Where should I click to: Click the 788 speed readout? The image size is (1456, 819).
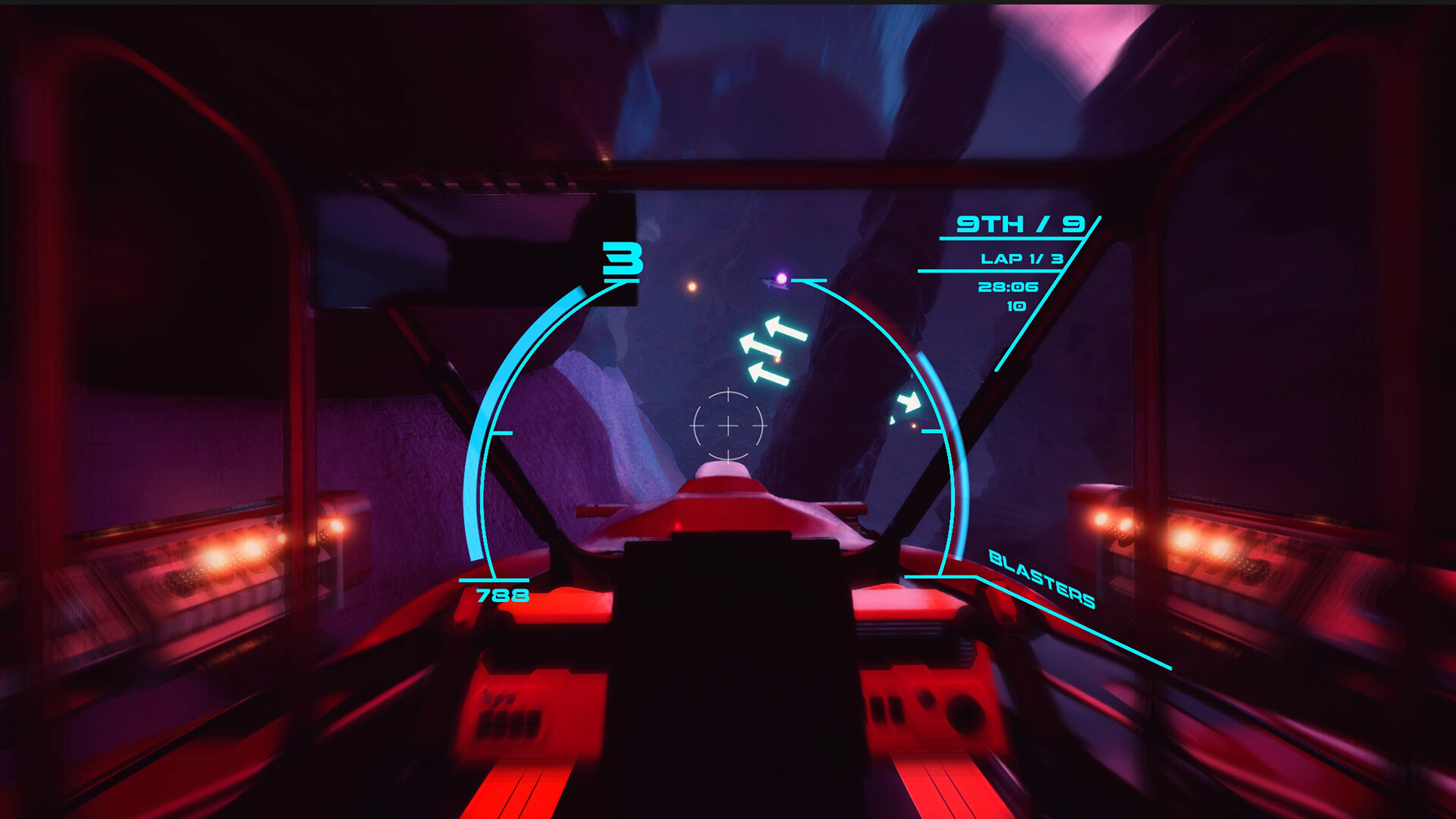tap(504, 595)
